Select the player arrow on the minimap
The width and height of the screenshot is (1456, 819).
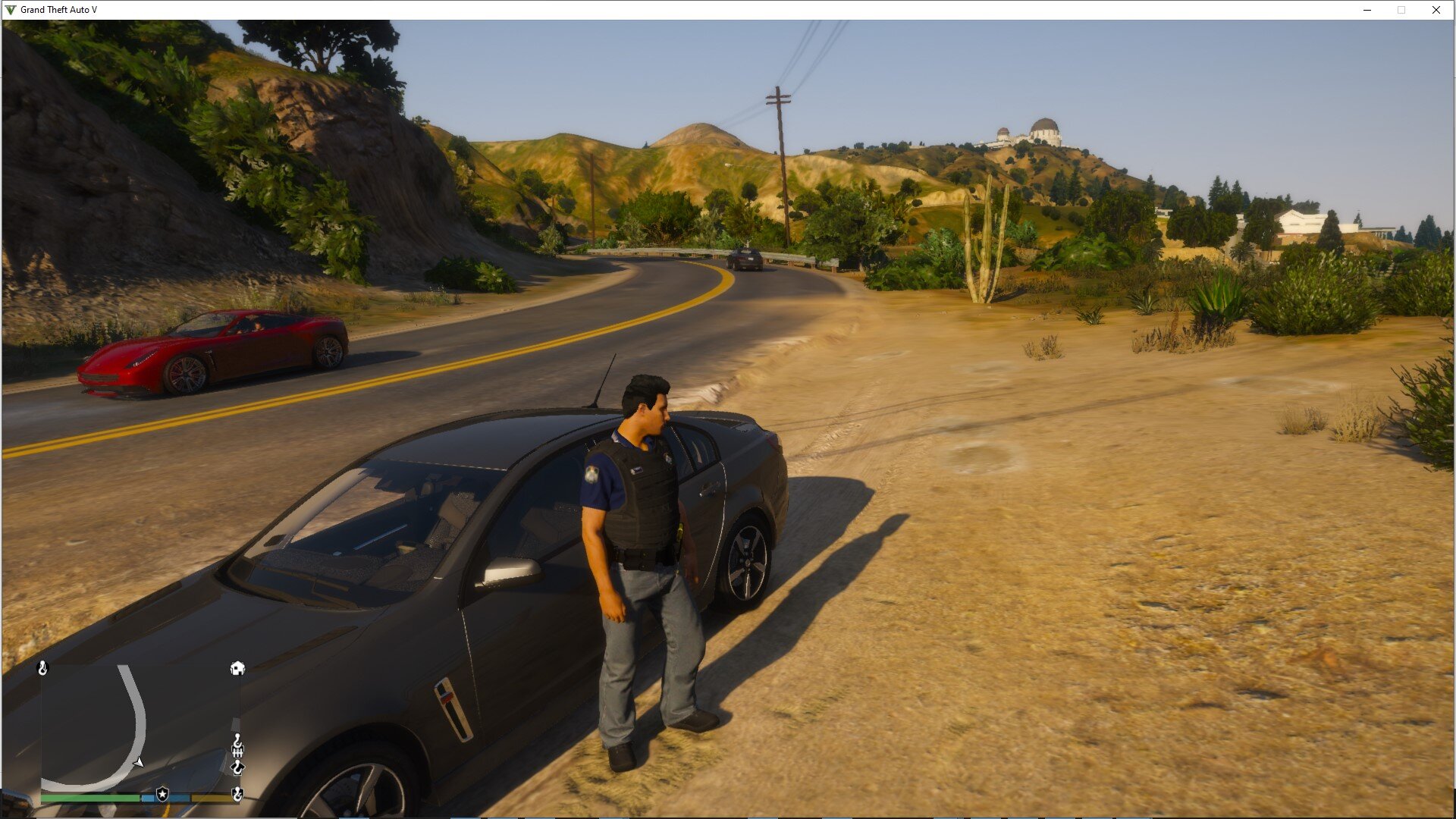pyautogui.click(x=139, y=762)
